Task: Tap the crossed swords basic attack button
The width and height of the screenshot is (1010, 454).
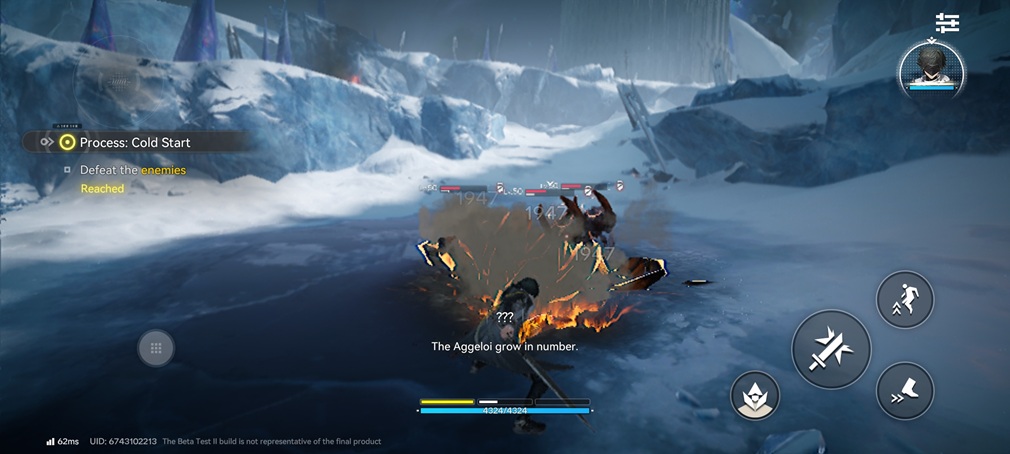Action: tap(831, 349)
